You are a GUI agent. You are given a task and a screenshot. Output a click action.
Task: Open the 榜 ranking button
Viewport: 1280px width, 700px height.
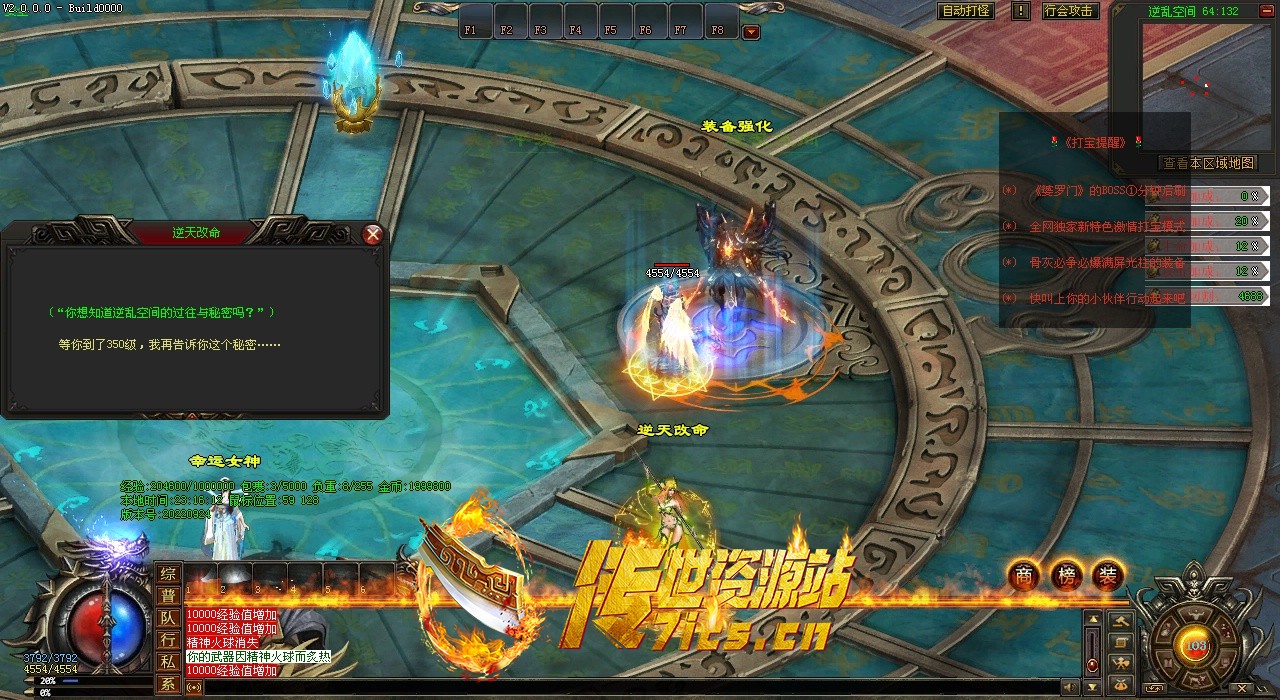click(x=1066, y=575)
